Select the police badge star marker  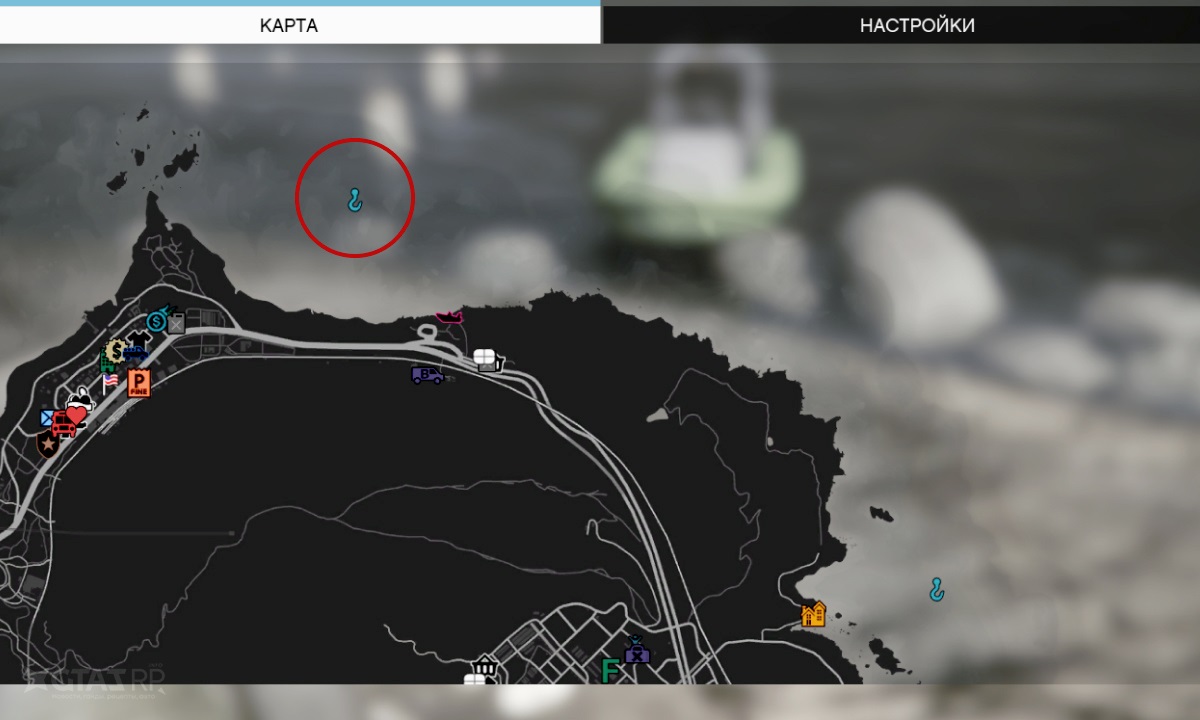point(47,443)
